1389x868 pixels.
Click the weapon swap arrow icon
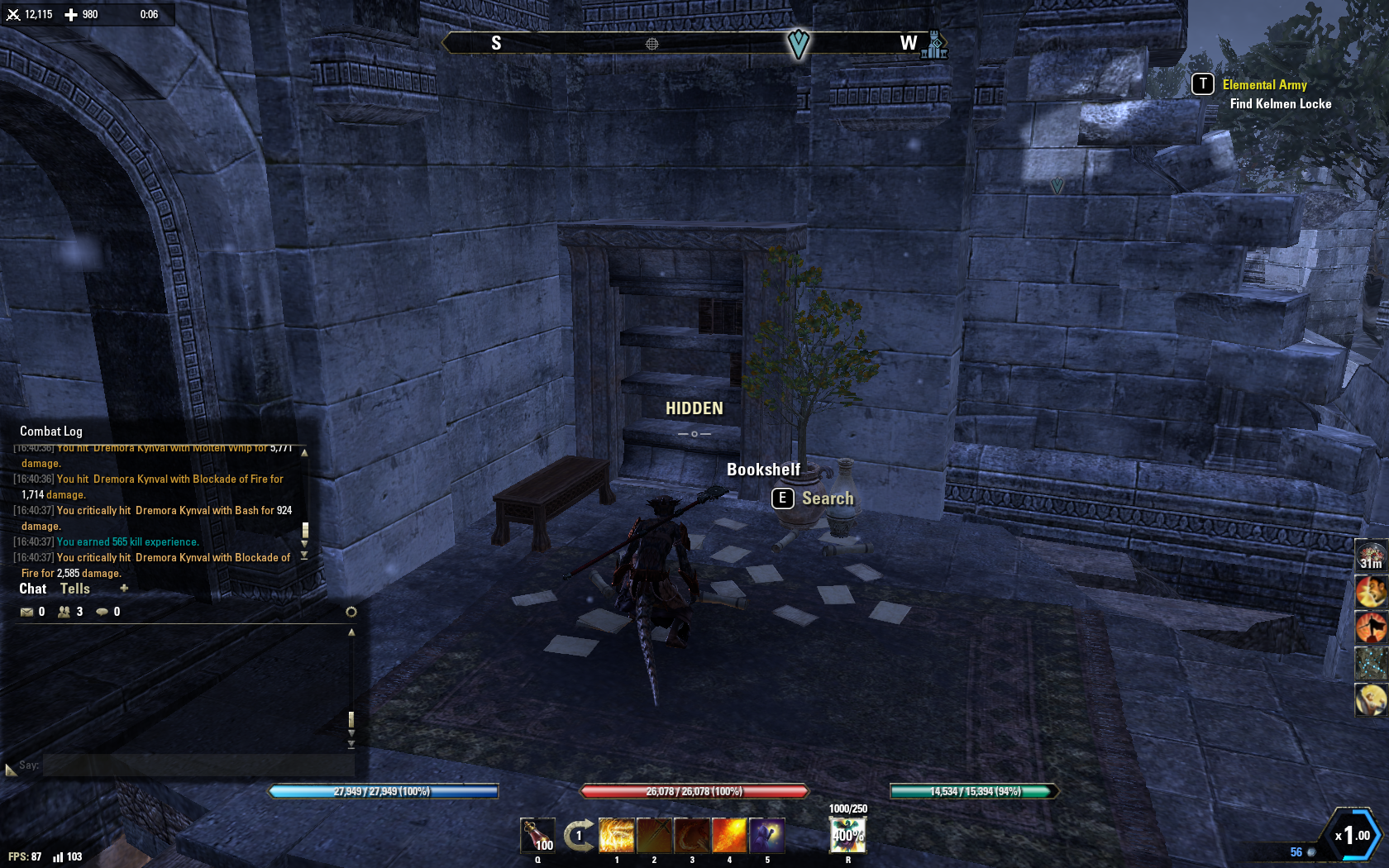pyautogui.click(x=579, y=835)
